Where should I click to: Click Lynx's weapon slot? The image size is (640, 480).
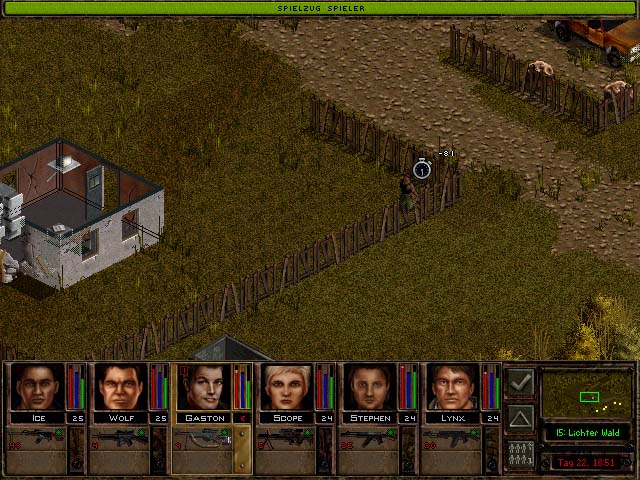point(452,438)
